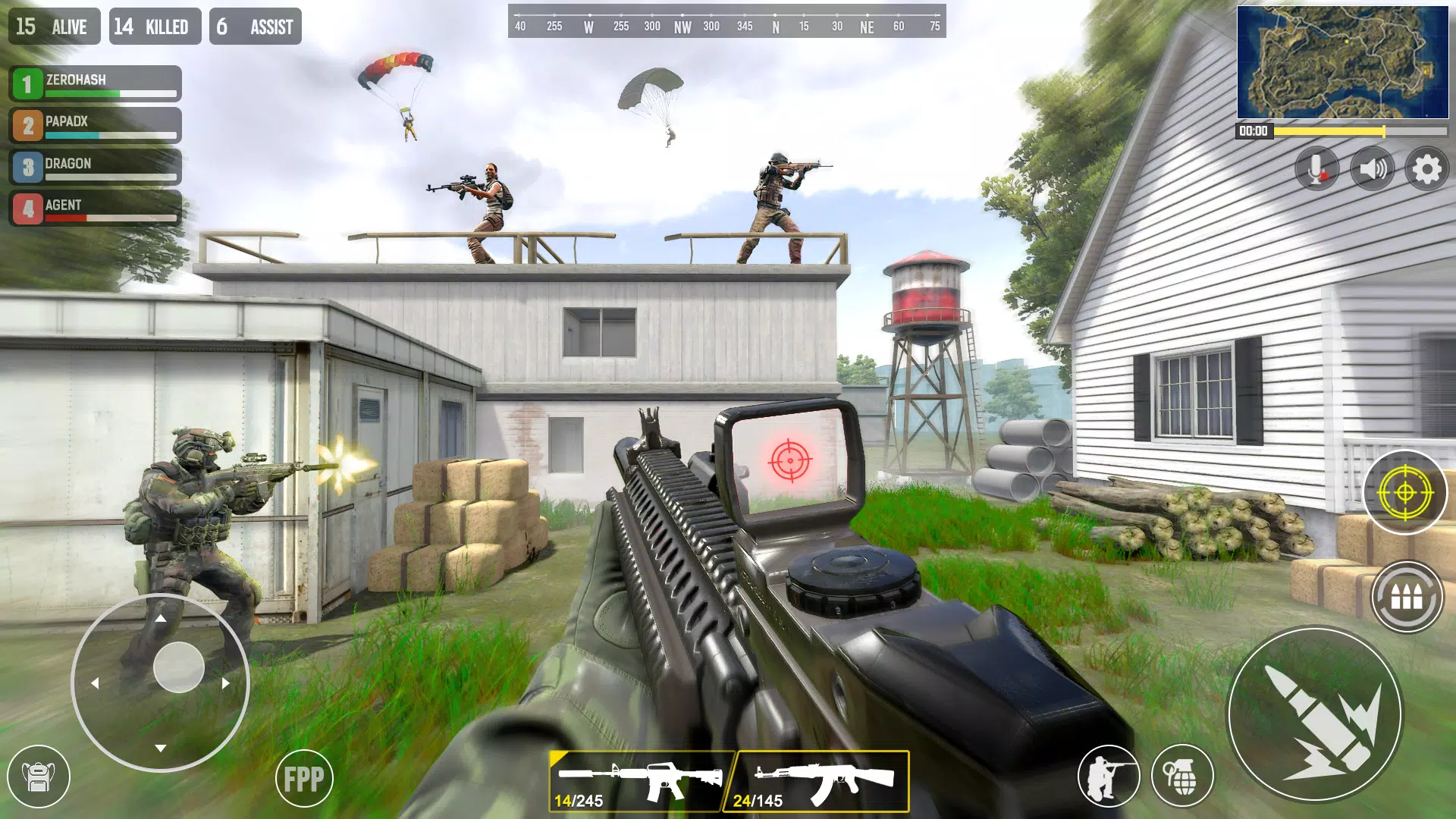The width and height of the screenshot is (1456, 819).
Task: Toggle mute on the voice chat button
Action: [x=1317, y=168]
